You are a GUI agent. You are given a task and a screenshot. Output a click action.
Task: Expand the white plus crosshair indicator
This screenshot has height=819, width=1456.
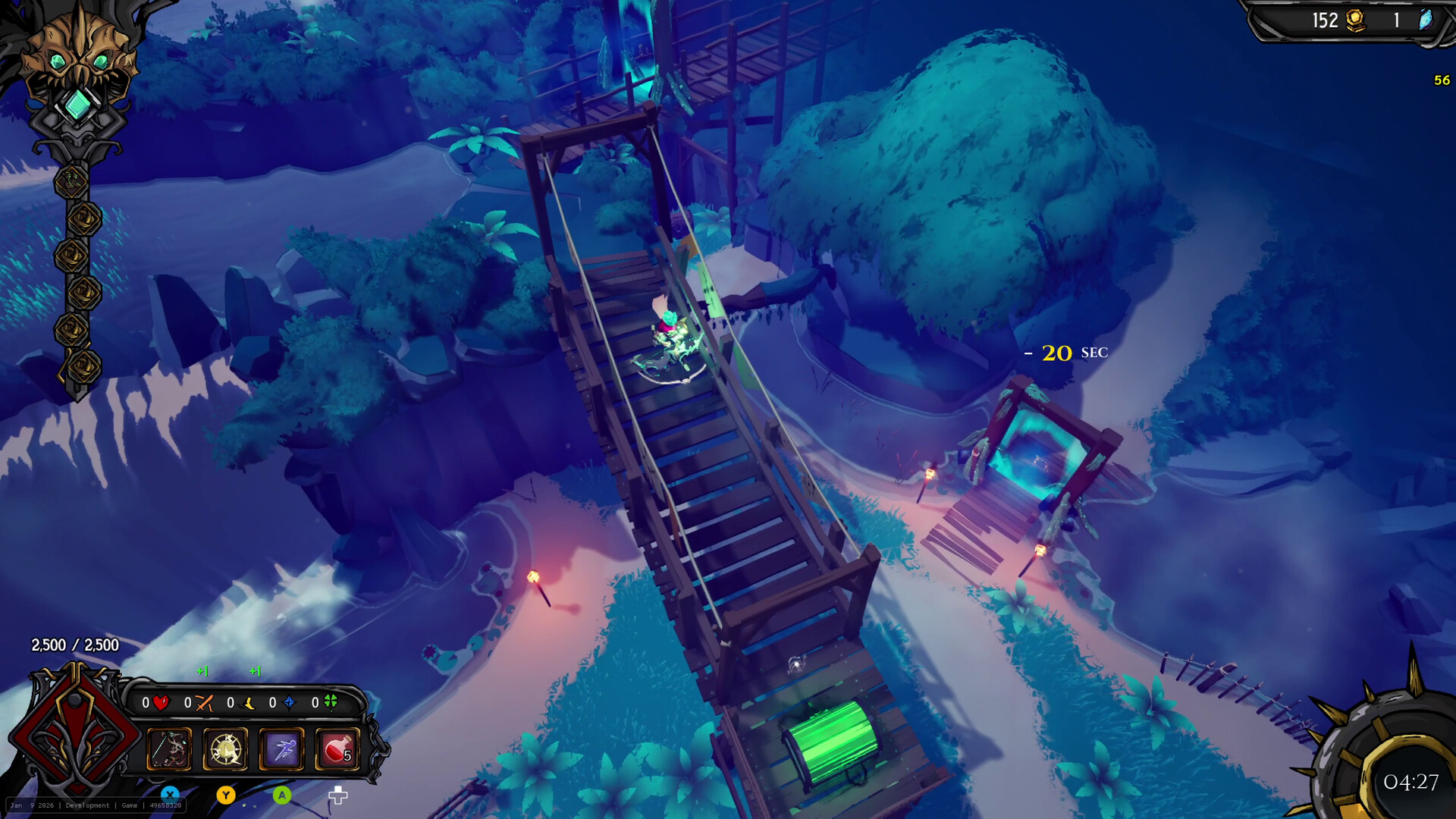coord(337,795)
